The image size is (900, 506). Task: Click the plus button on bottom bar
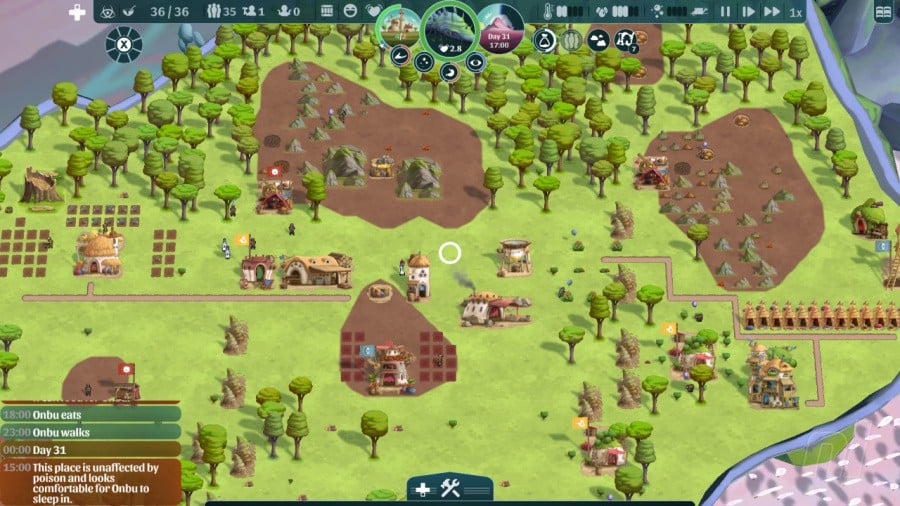[x=422, y=489]
